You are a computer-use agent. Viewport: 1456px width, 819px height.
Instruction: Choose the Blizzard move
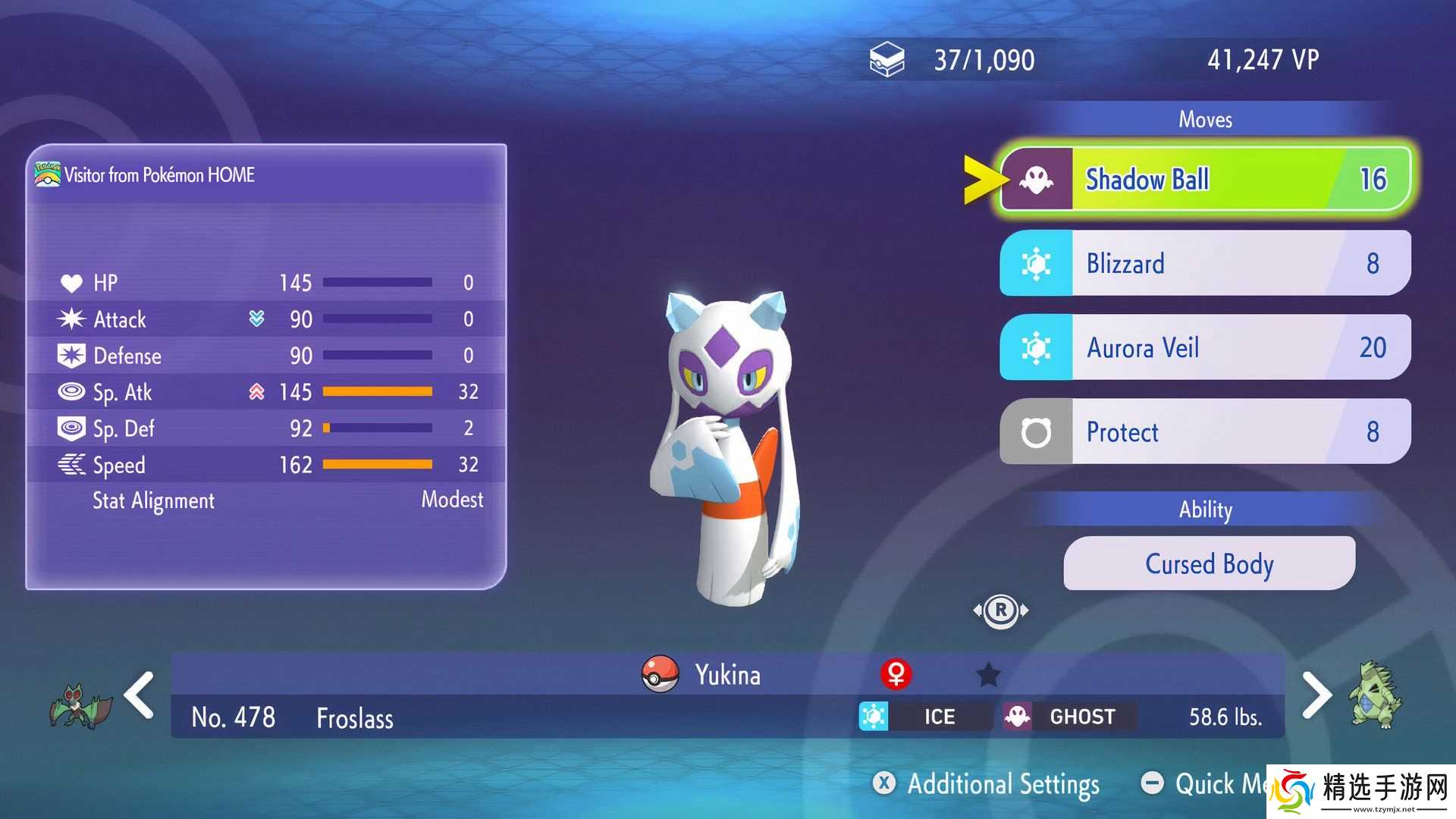coord(1206,263)
